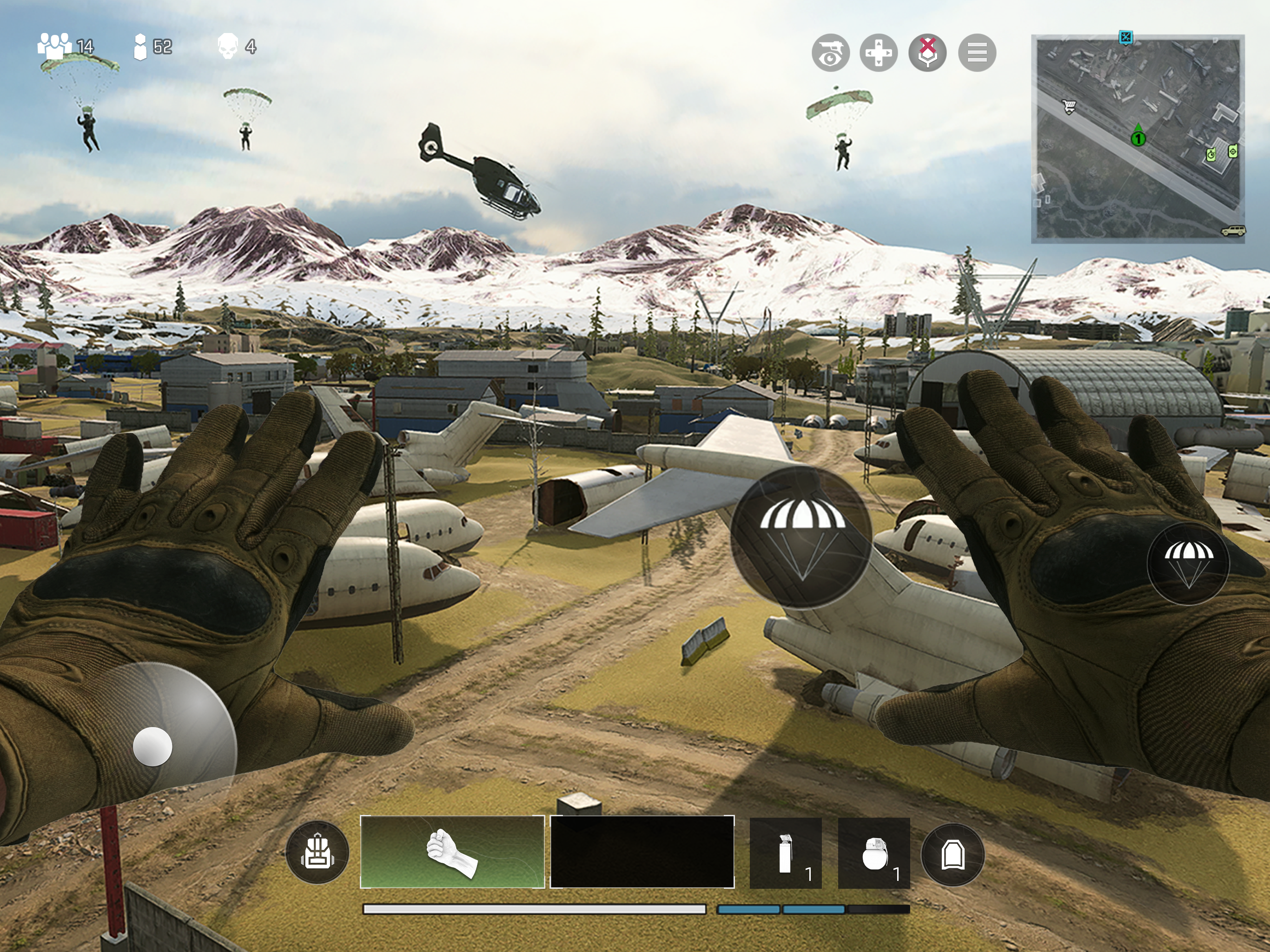Open the hamburger menu

pos(977,53)
